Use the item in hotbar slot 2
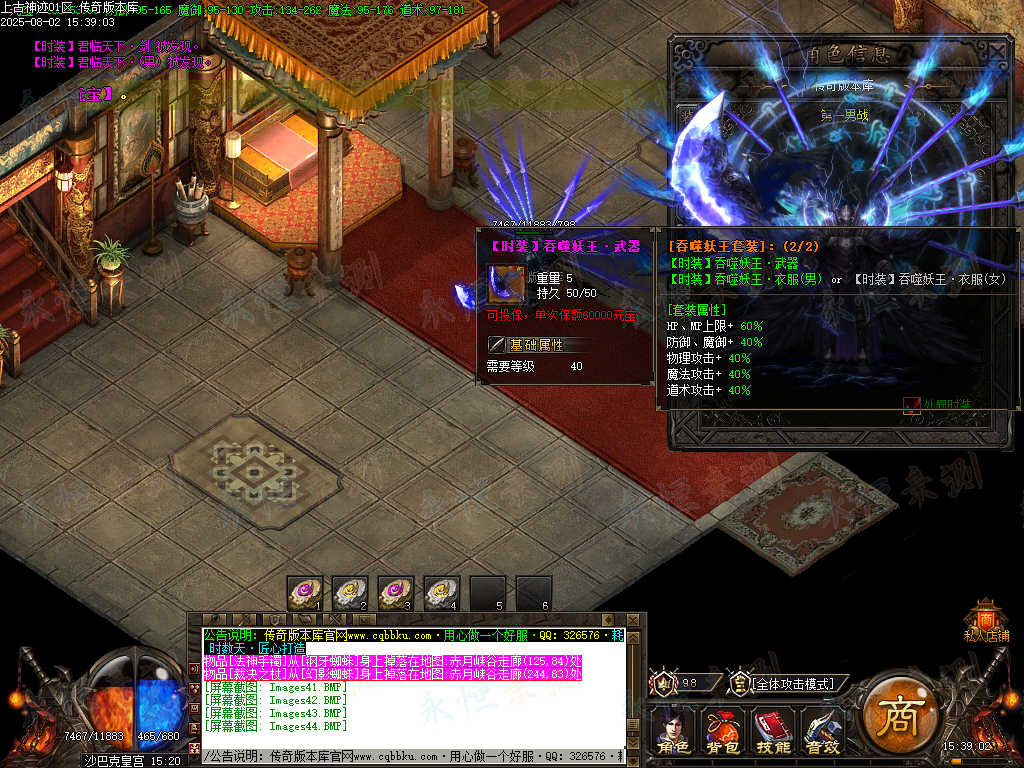 point(351,593)
